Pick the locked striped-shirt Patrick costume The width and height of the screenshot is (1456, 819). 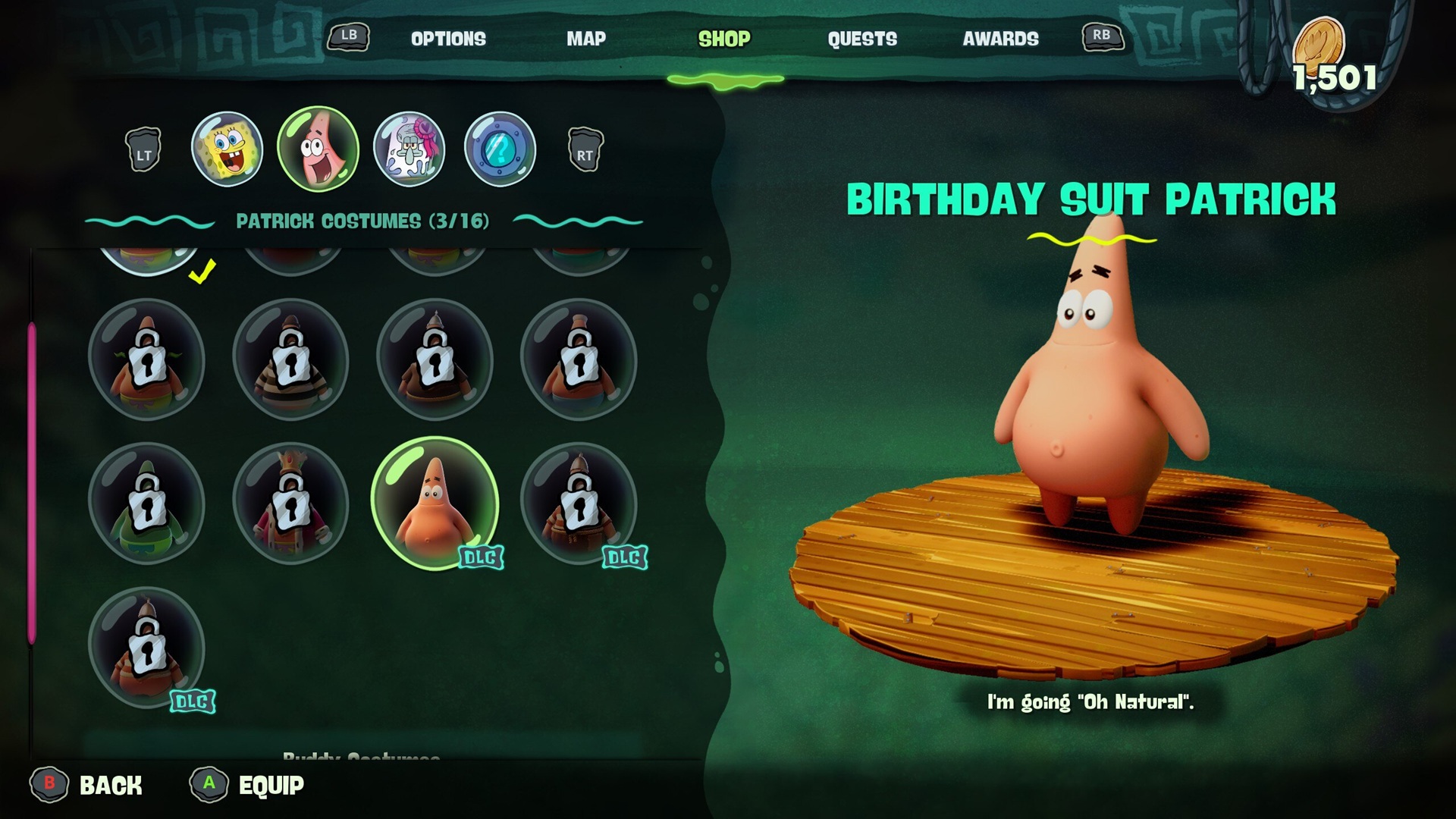coord(290,359)
